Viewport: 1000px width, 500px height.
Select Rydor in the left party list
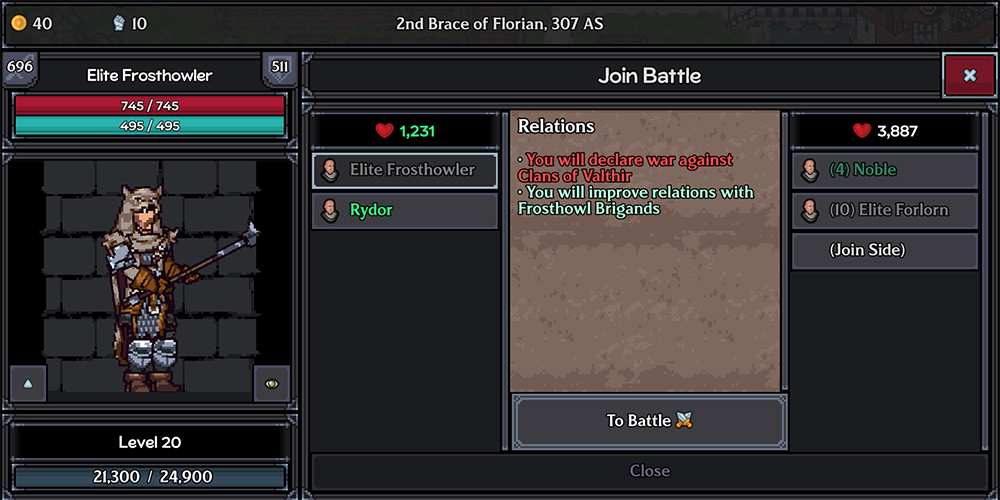pyautogui.click(x=405, y=211)
